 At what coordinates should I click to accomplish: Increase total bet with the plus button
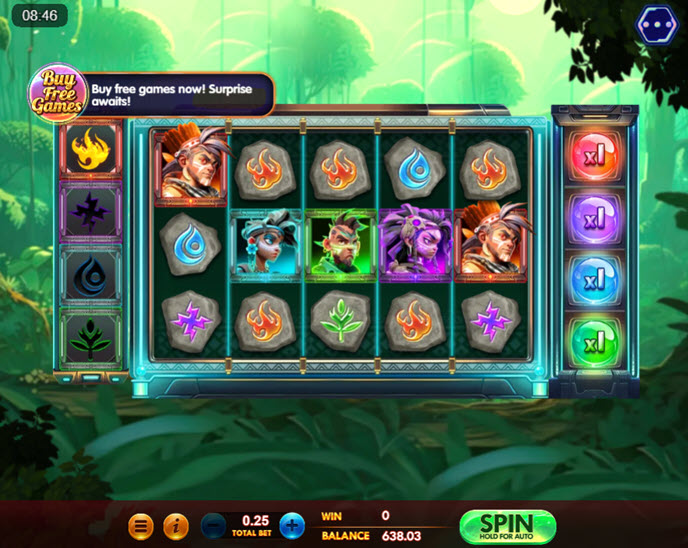point(292,525)
